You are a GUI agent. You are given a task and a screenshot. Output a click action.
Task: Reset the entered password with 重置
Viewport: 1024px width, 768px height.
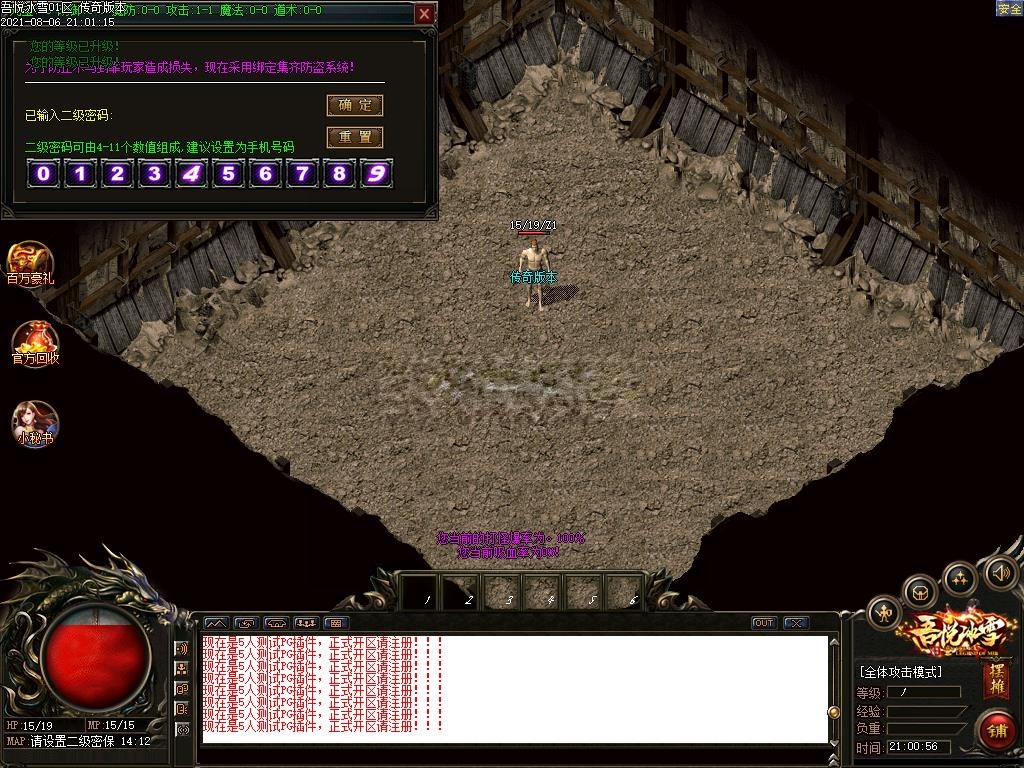354,137
